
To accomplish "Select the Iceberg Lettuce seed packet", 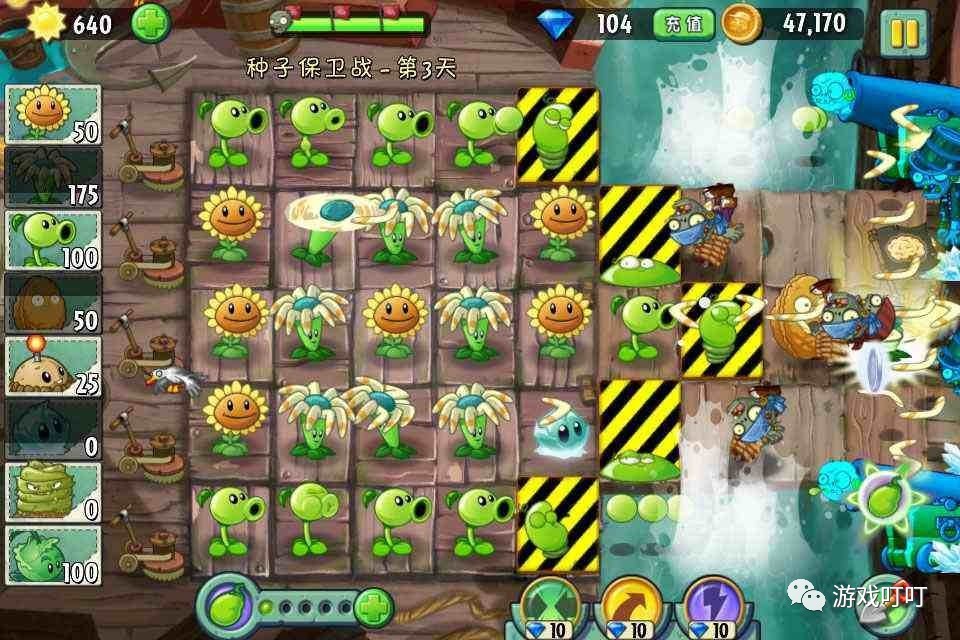I will (x=54, y=429).
